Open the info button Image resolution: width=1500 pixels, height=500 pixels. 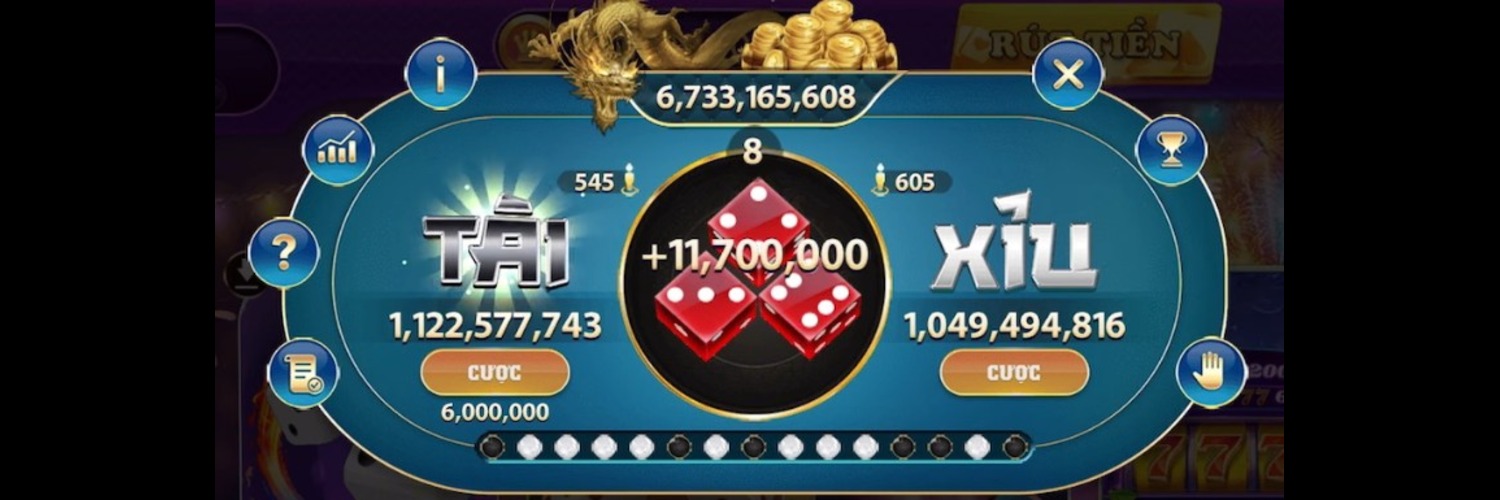tap(440, 73)
